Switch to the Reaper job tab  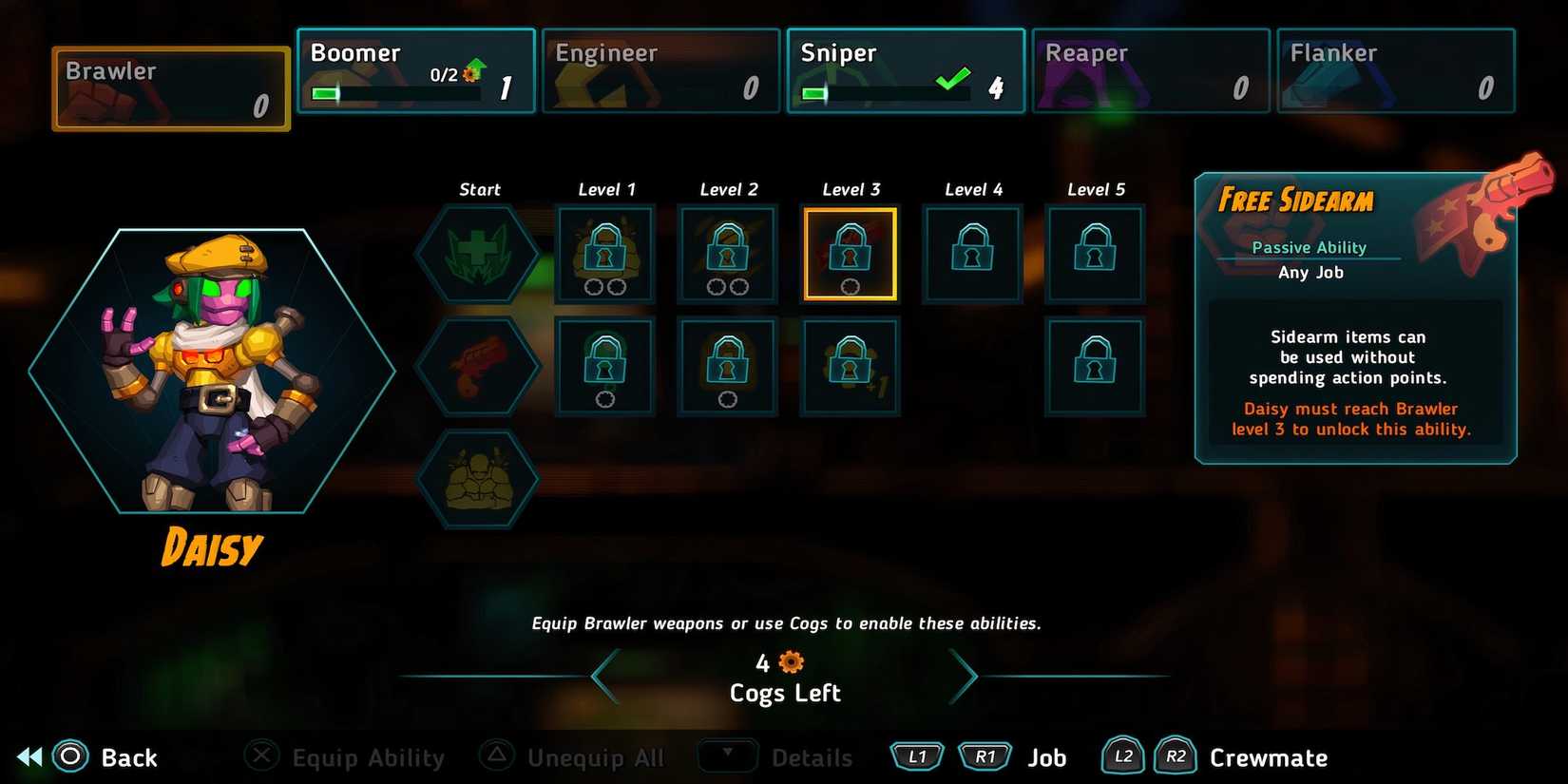tap(1150, 69)
